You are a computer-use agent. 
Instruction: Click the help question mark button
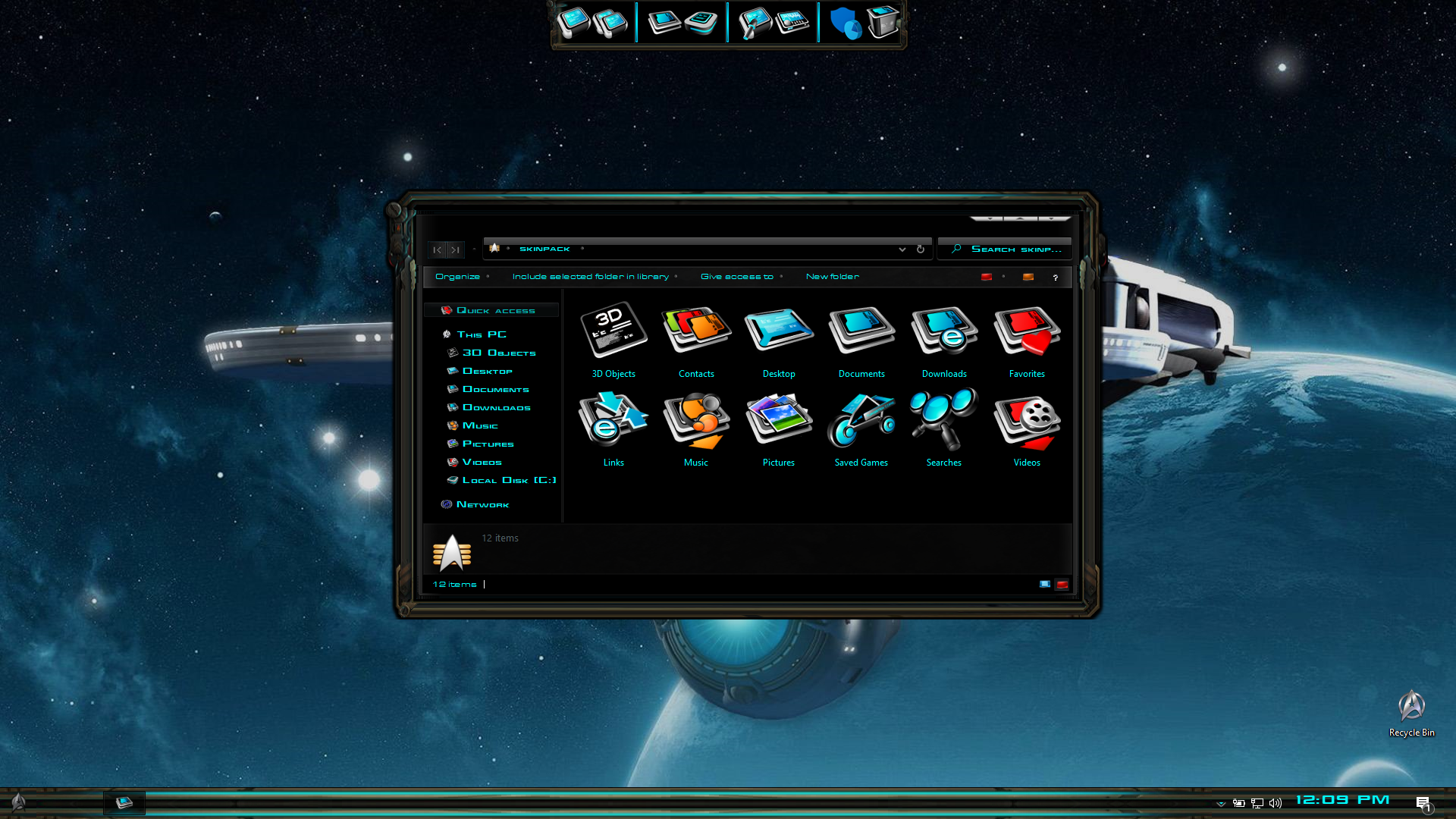tap(1055, 278)
